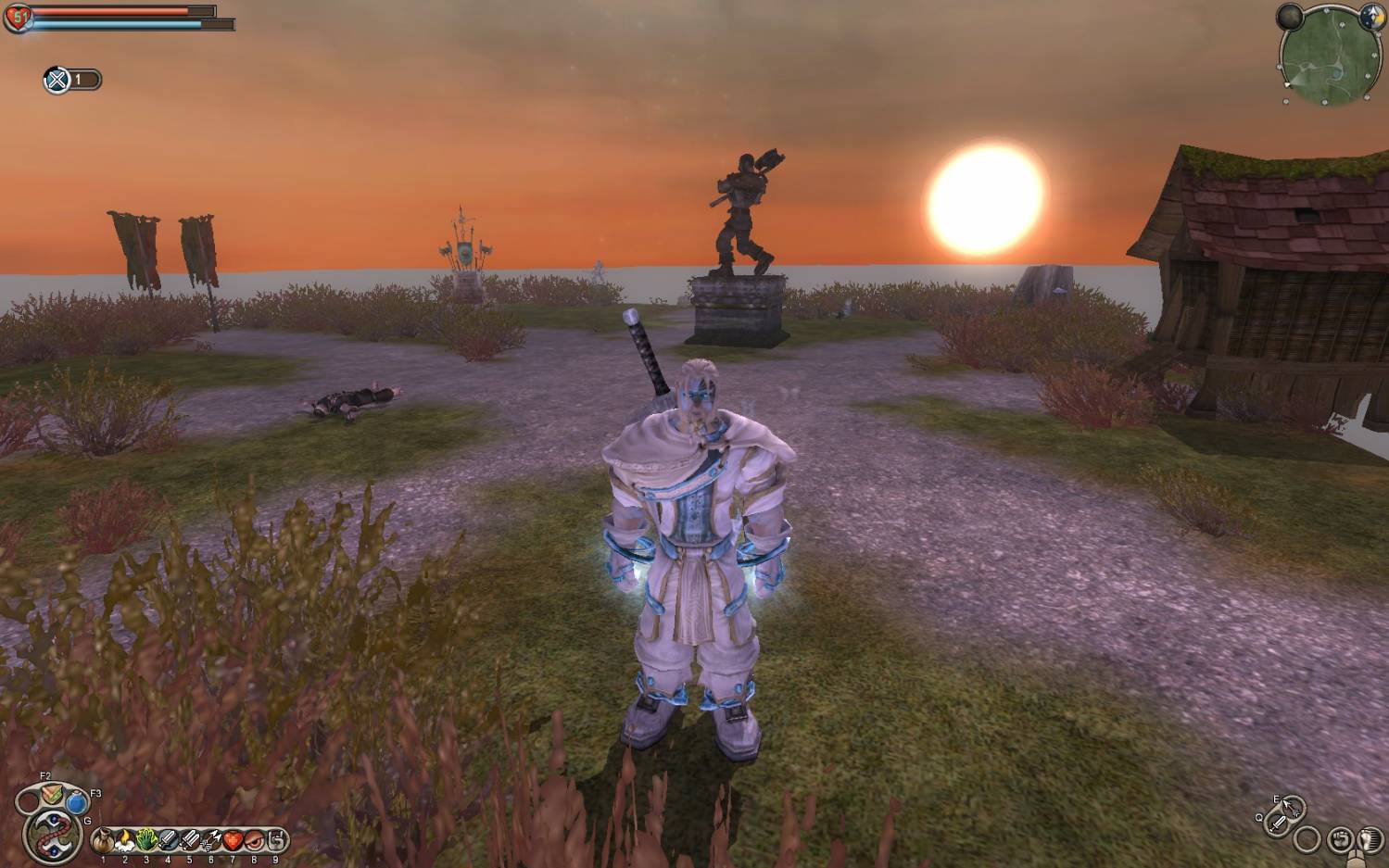Use the red heart hotbar icon
The image size is (1389, 868).
click(x=232, y=841)
